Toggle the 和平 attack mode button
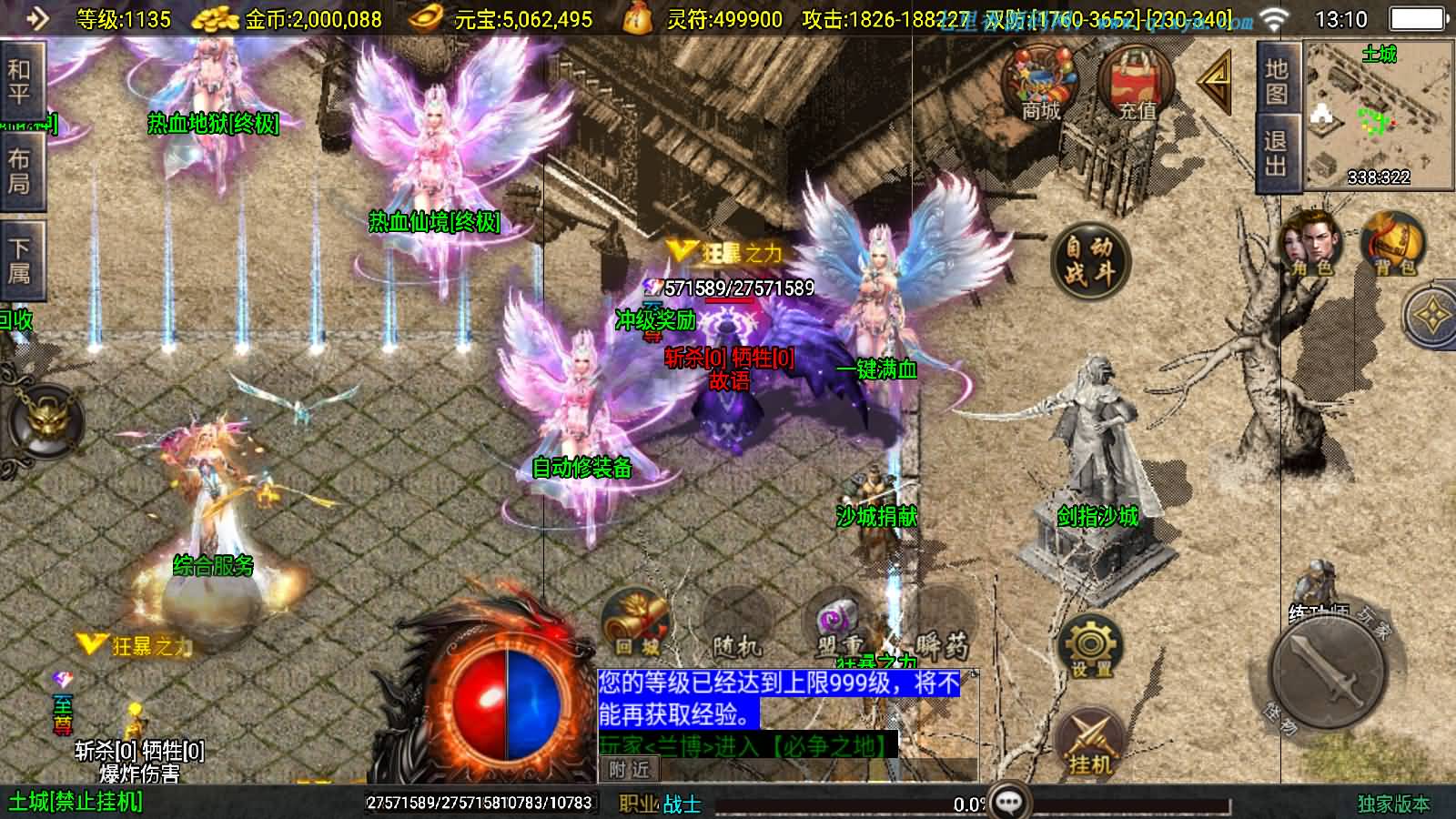 click(19, 81)
